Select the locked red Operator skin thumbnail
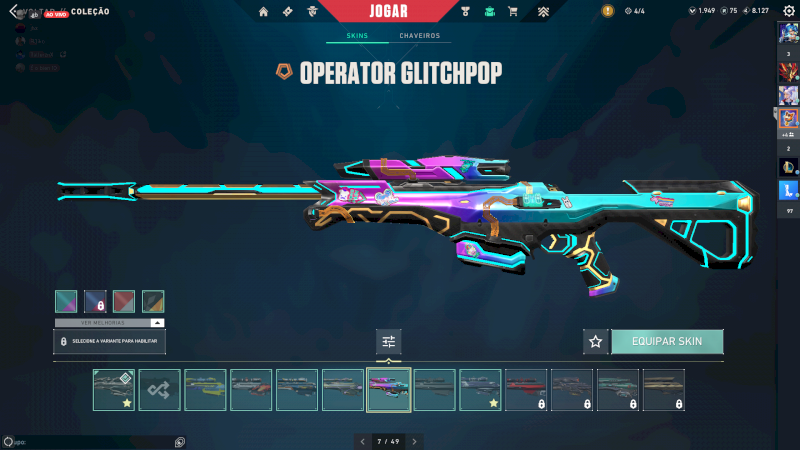 coord(526,390)
